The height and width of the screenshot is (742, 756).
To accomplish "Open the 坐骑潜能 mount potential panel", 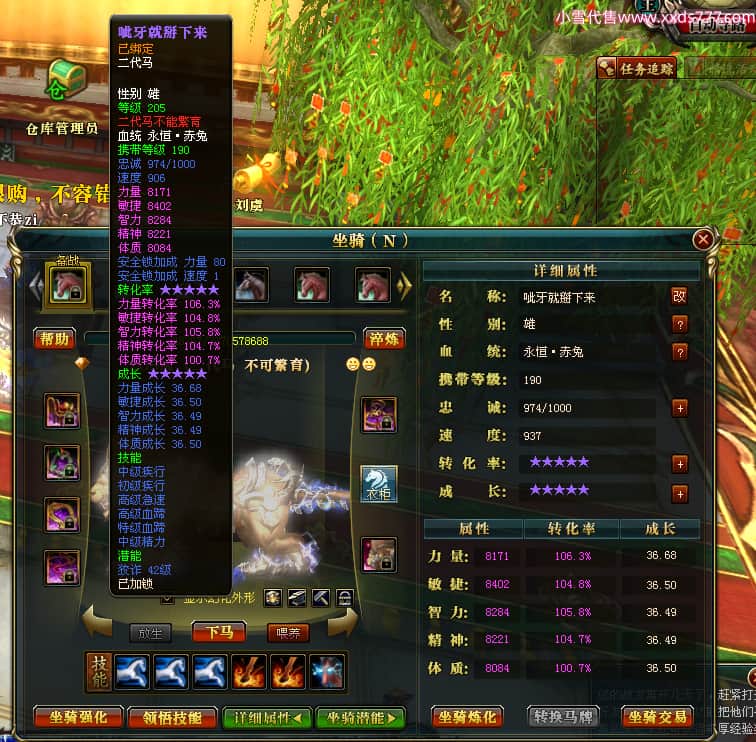I will tap(360, 717).
